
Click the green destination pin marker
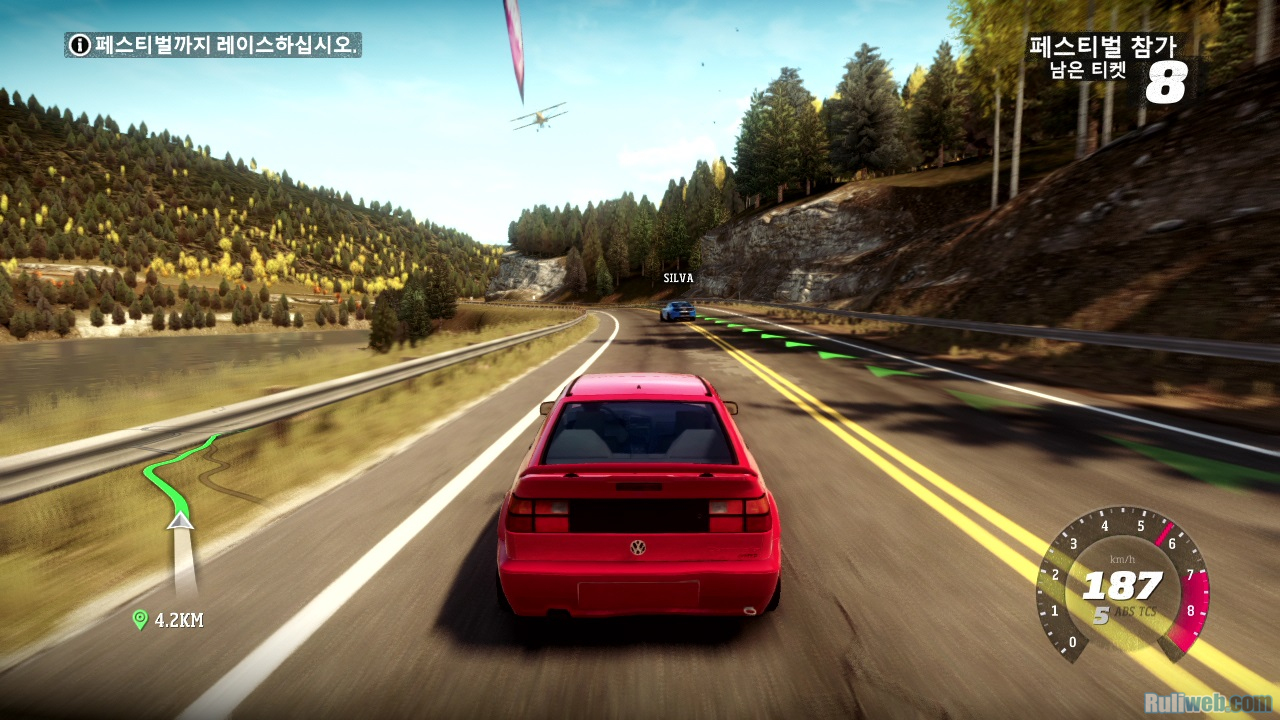coord(140,620)
